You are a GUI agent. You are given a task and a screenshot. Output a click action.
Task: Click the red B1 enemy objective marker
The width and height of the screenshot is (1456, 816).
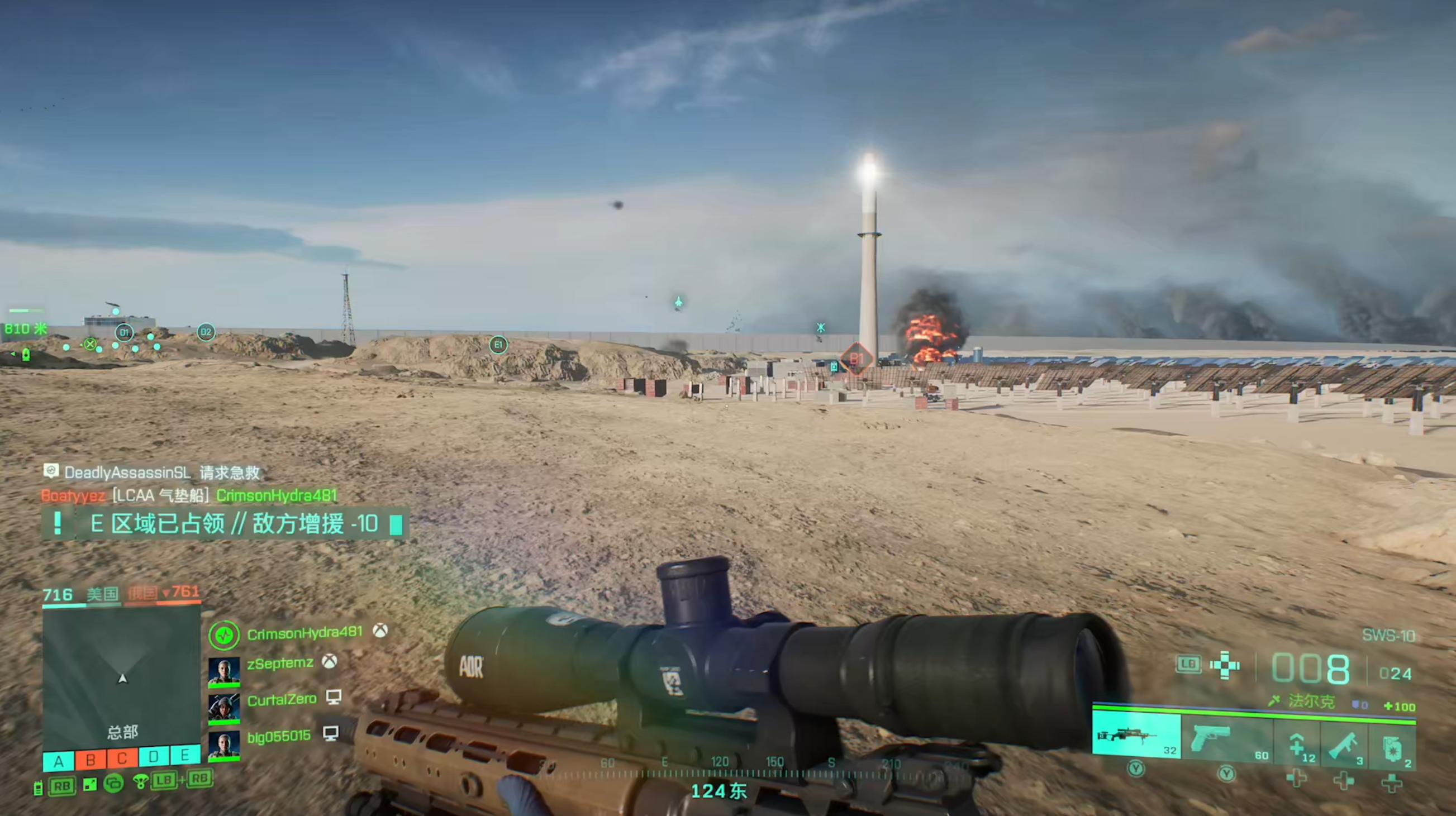point(857,358)
